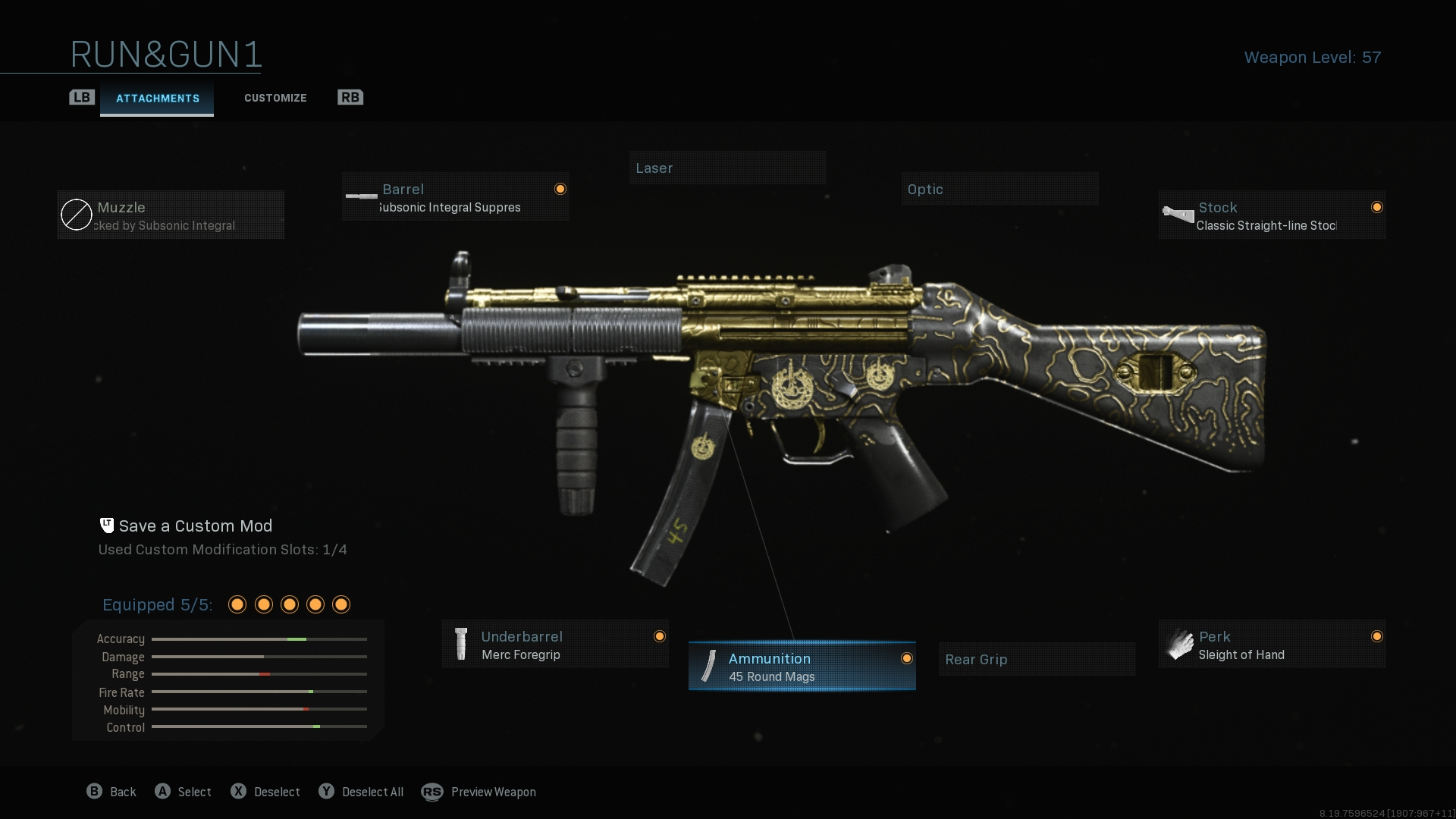Click the RB shoulder button icon
Image resolution: width=1456 pixels, height=819 pixels.
(350, 97)
